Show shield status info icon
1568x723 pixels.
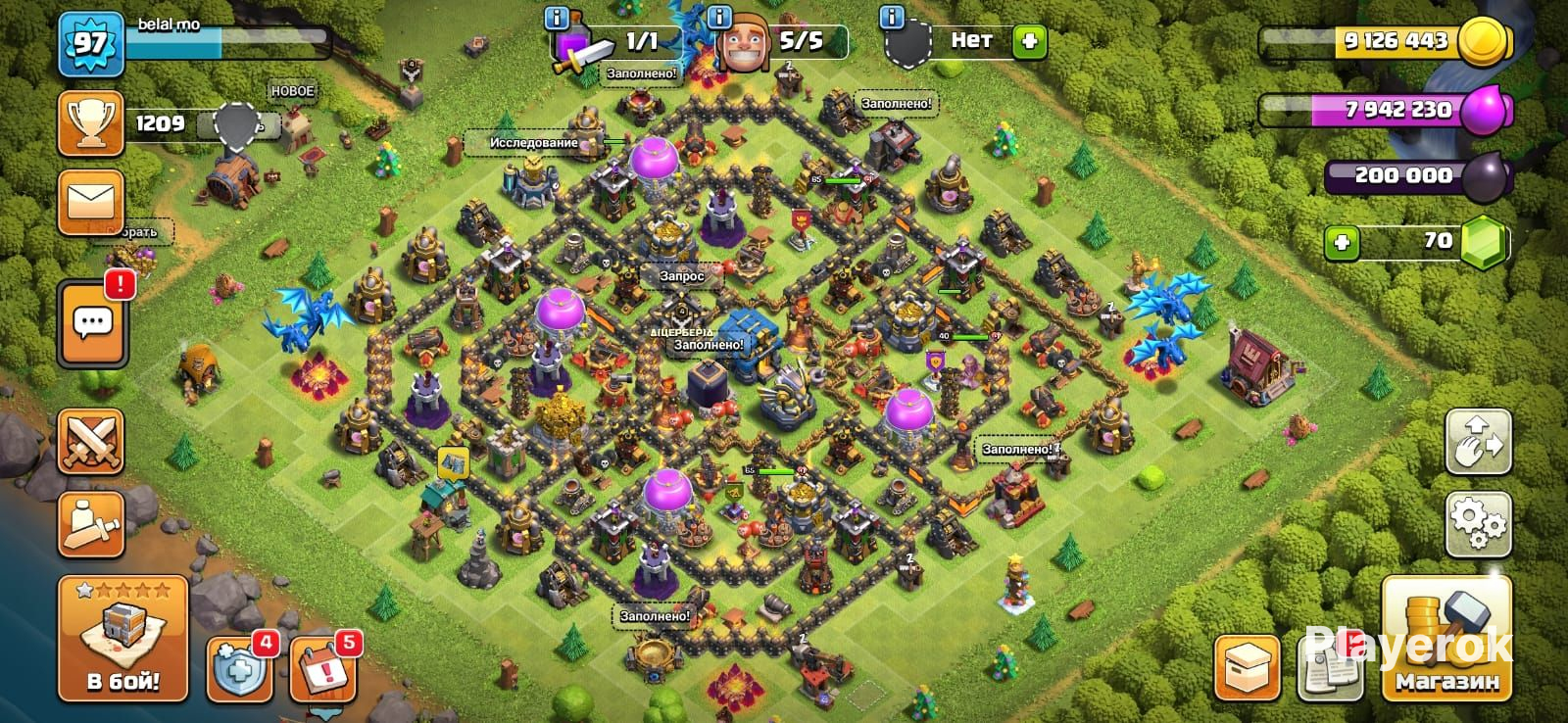point(892,18)
